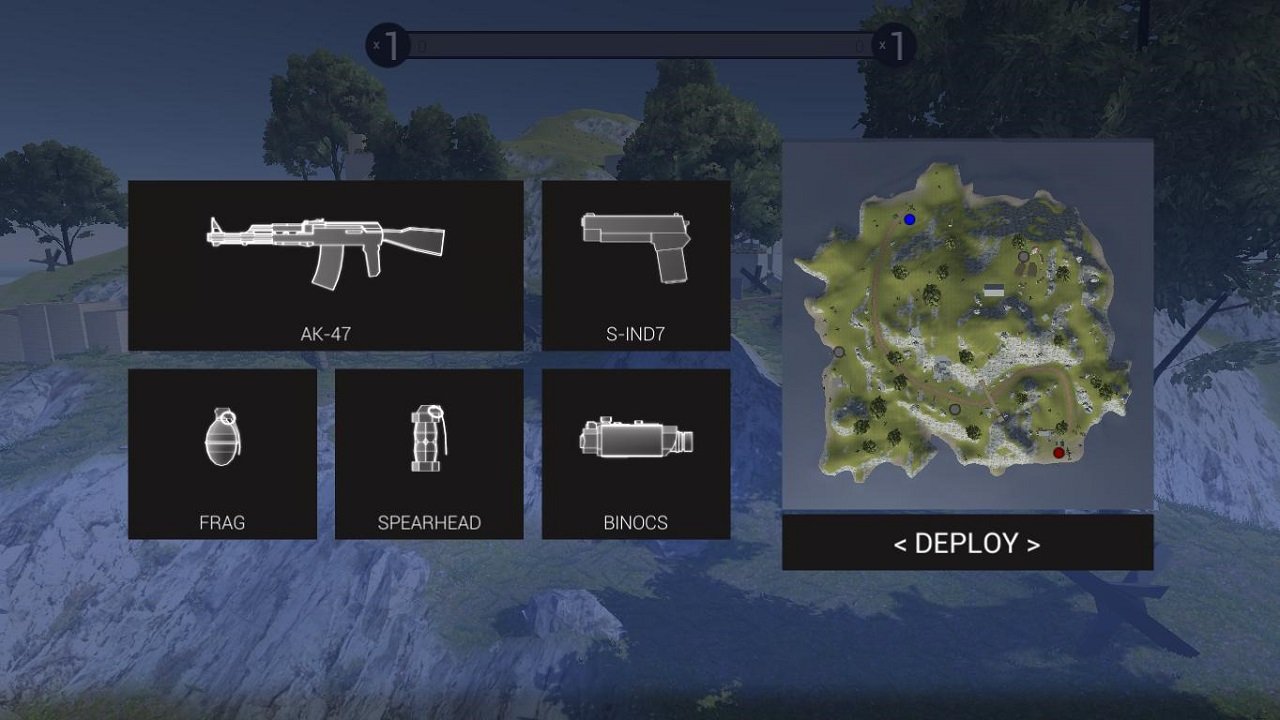Click the red enemy marker on the map
The height and width of the screenshot is (720, 1280).
1059,452
